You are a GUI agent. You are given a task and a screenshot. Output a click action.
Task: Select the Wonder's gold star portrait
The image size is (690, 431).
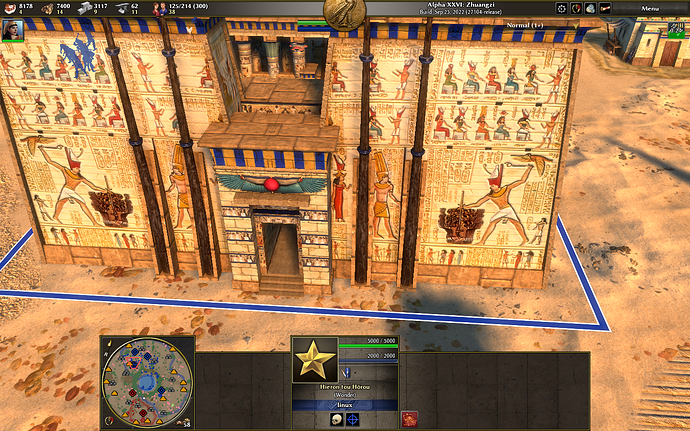click(315, 361)
